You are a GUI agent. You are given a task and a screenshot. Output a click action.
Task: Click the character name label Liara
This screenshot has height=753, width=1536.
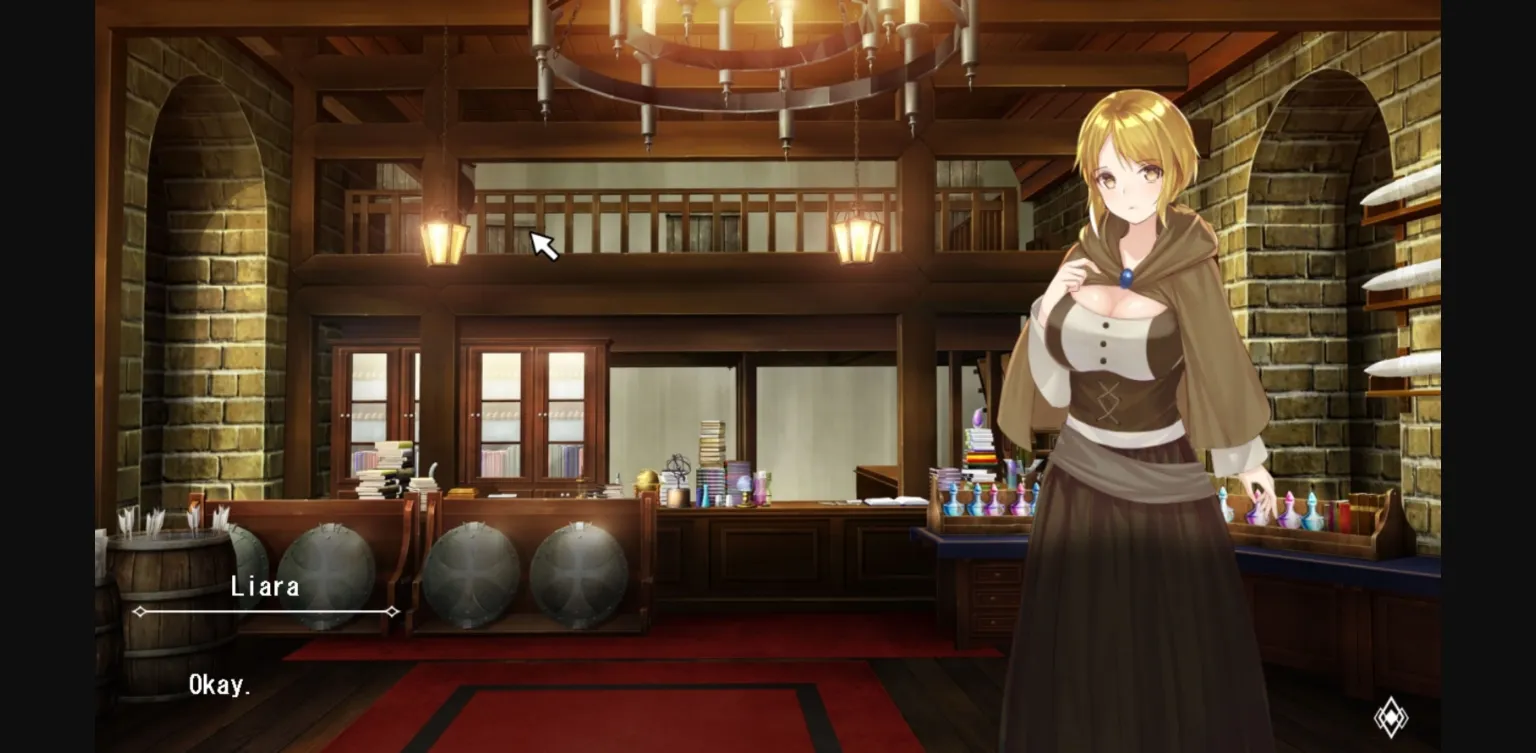(x=265, y=587)
